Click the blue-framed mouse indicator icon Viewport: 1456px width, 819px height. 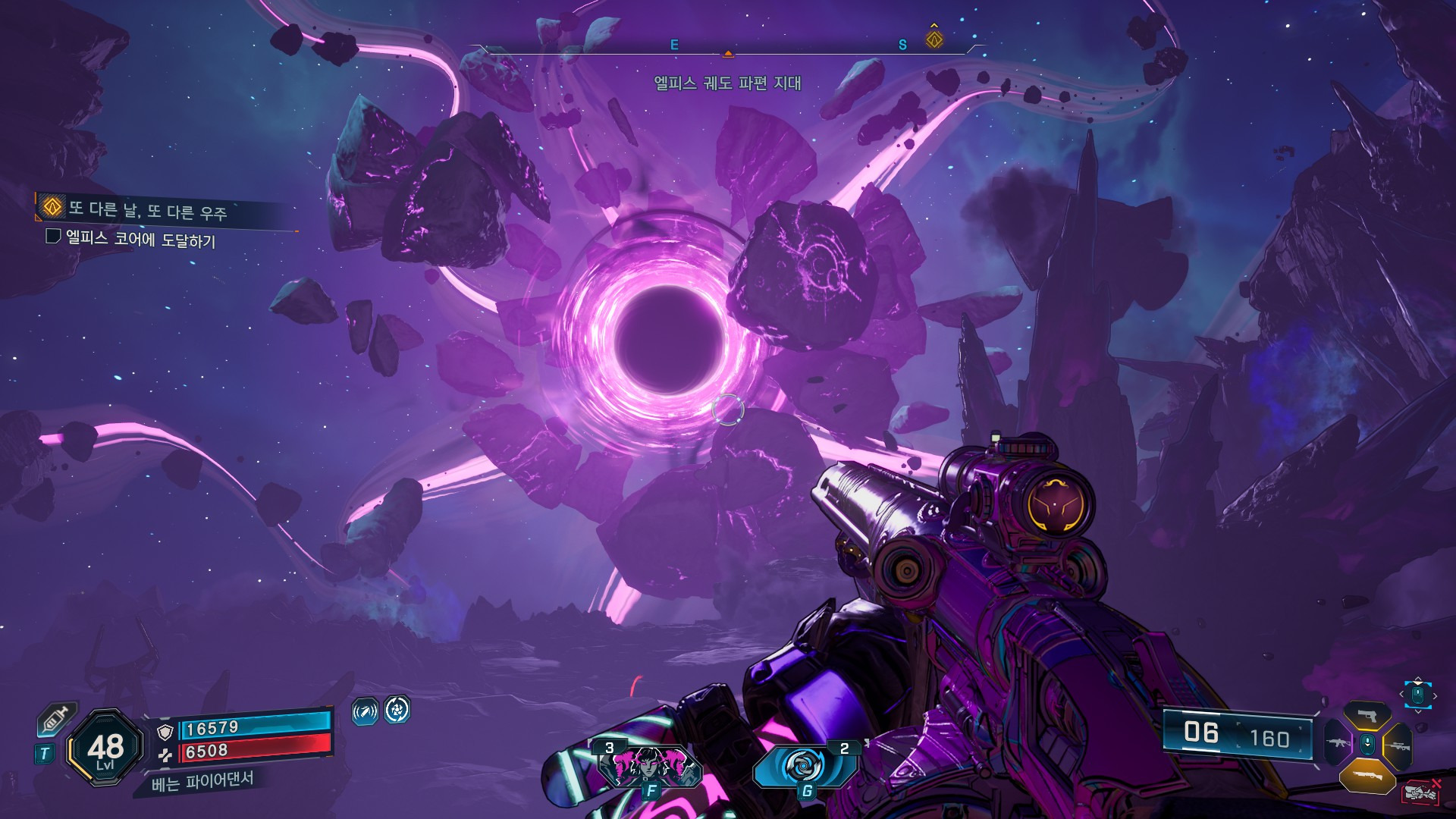(1417, 695)
